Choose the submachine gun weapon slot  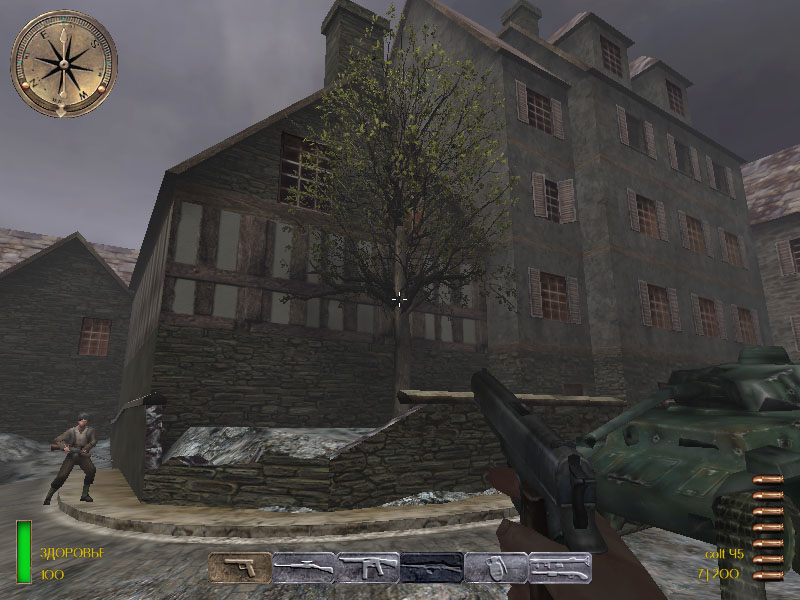368,568
